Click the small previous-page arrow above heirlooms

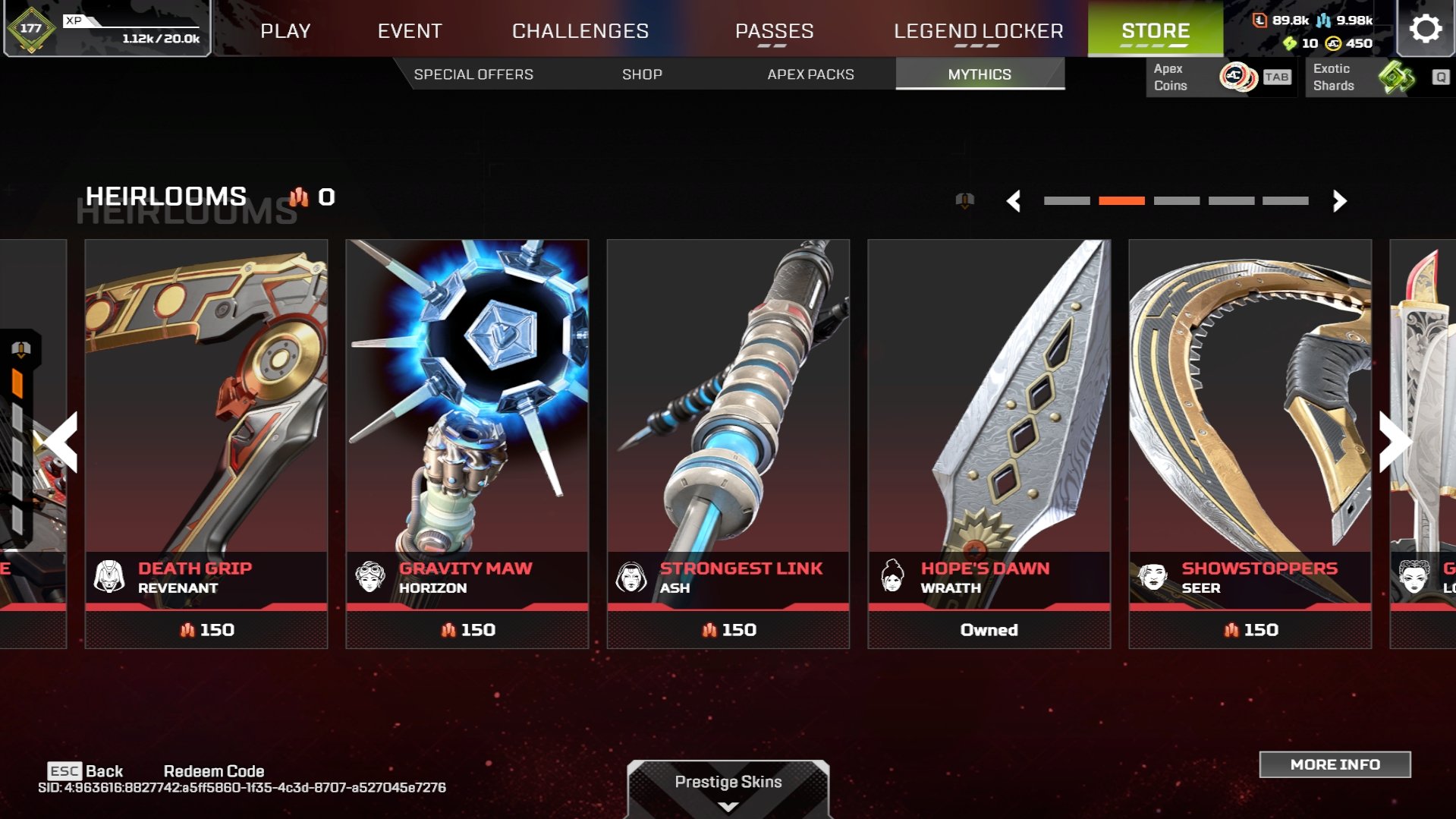coord(1014,201)
